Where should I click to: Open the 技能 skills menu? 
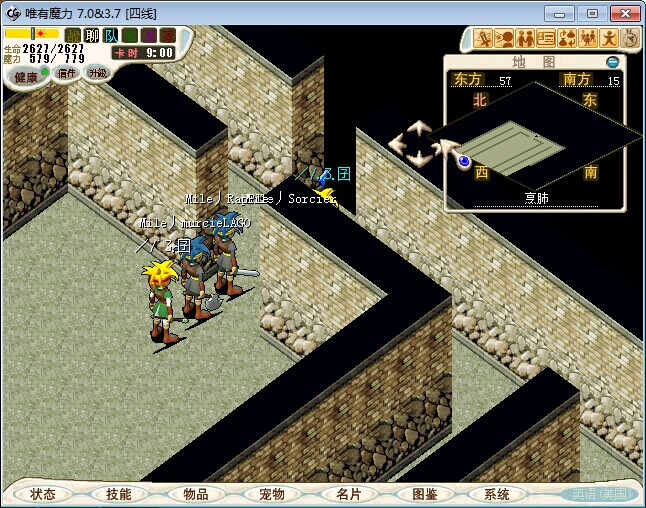(119, 494)
